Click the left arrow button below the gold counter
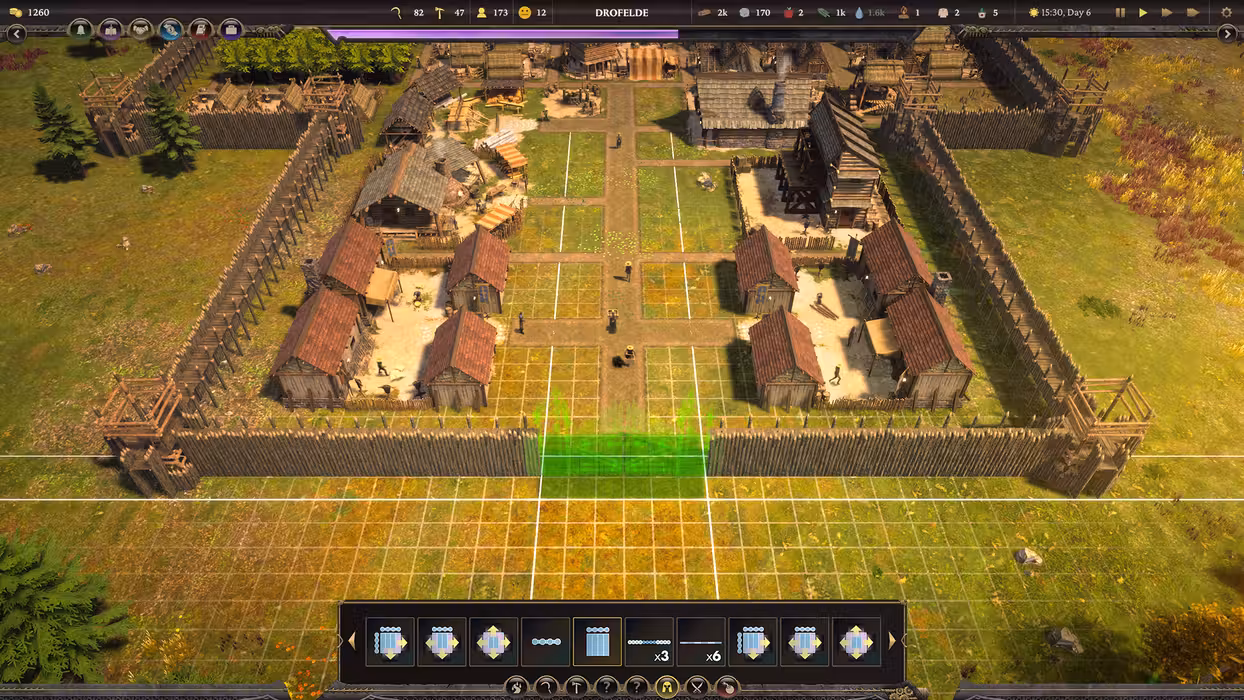 (16, 34)
